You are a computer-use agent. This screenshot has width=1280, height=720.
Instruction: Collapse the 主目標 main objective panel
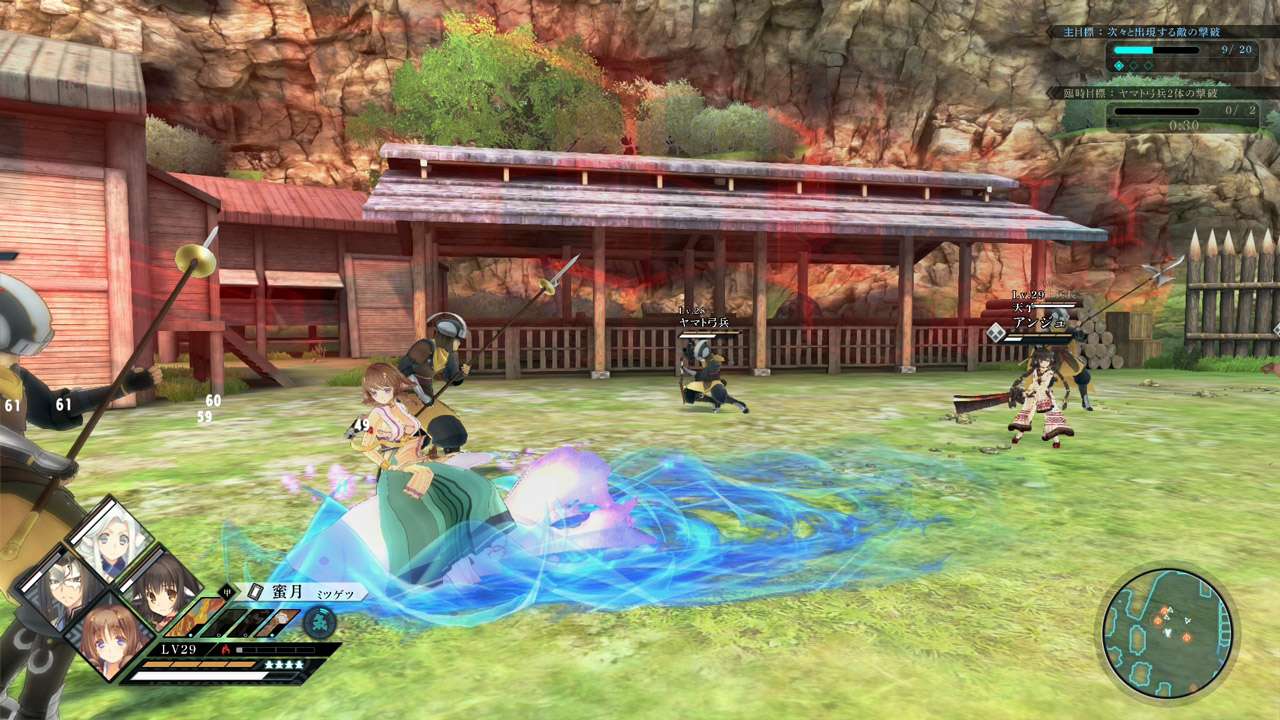click(x=1140, y=32)
